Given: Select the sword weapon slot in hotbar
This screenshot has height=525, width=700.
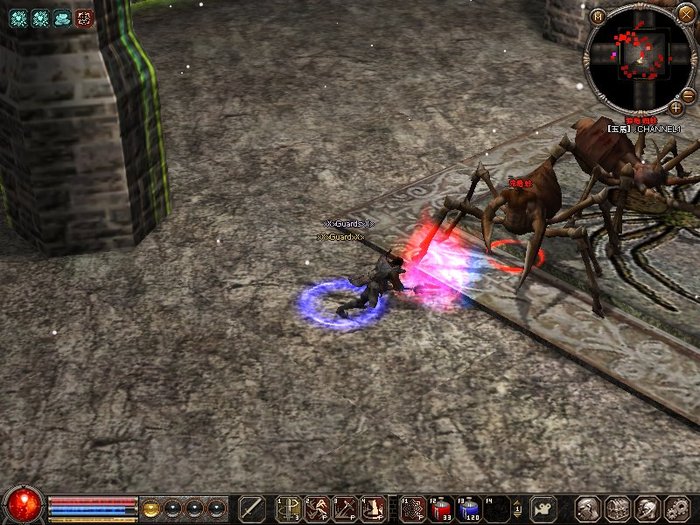Looking at the screenshot, I should click(252, 508).
